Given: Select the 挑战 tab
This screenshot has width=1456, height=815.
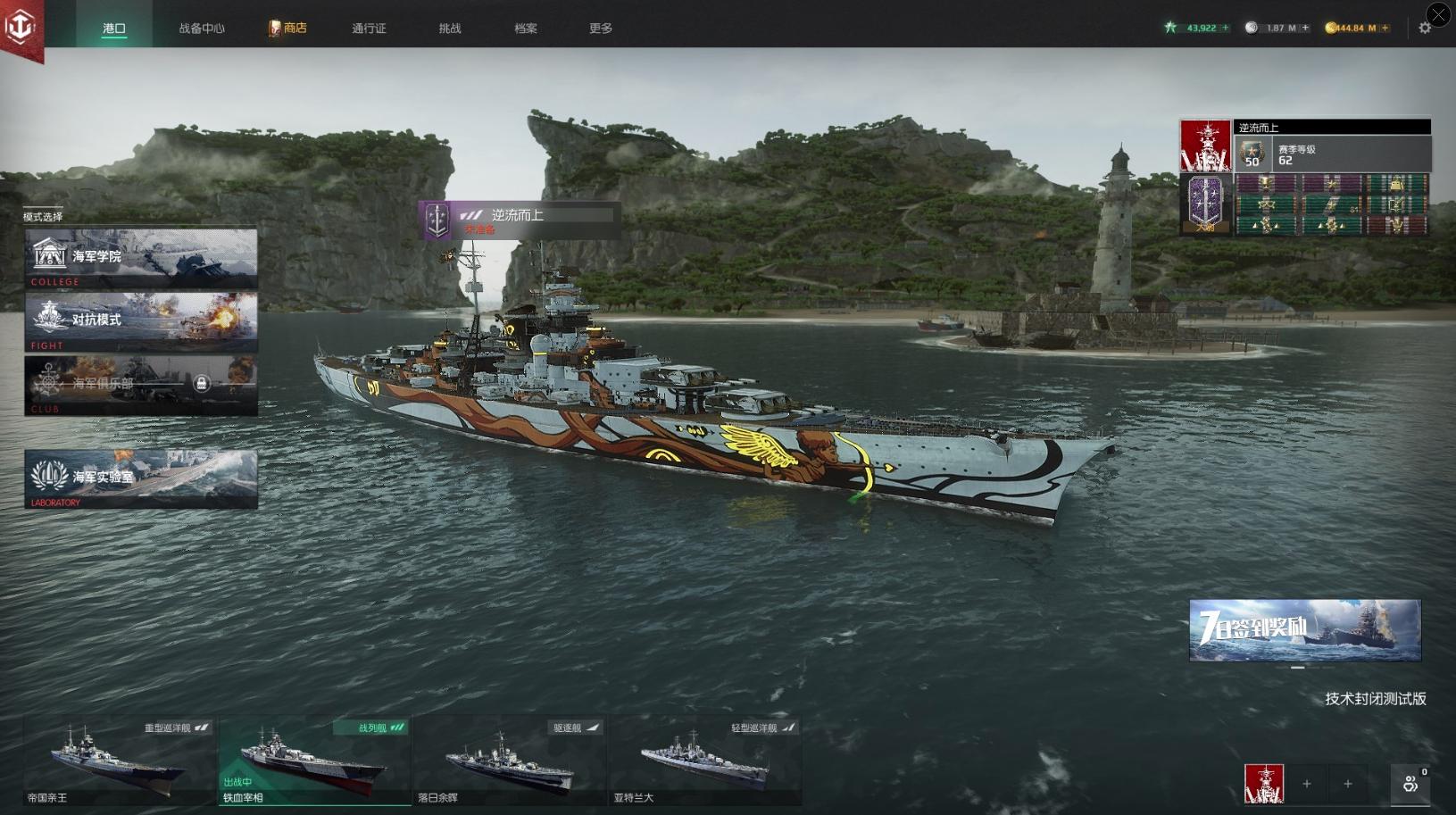Looking at the screenshot, I should pos(450,28).
